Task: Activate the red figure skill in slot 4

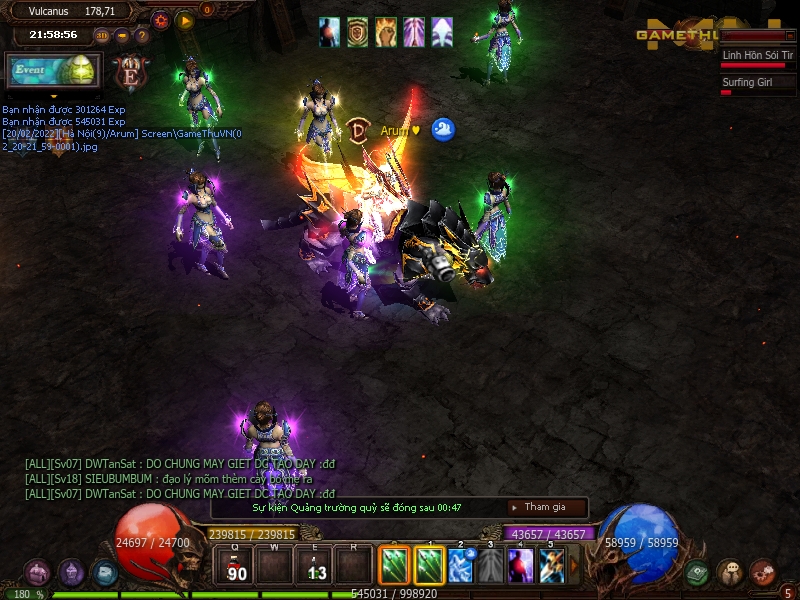Action: (521, 566)
